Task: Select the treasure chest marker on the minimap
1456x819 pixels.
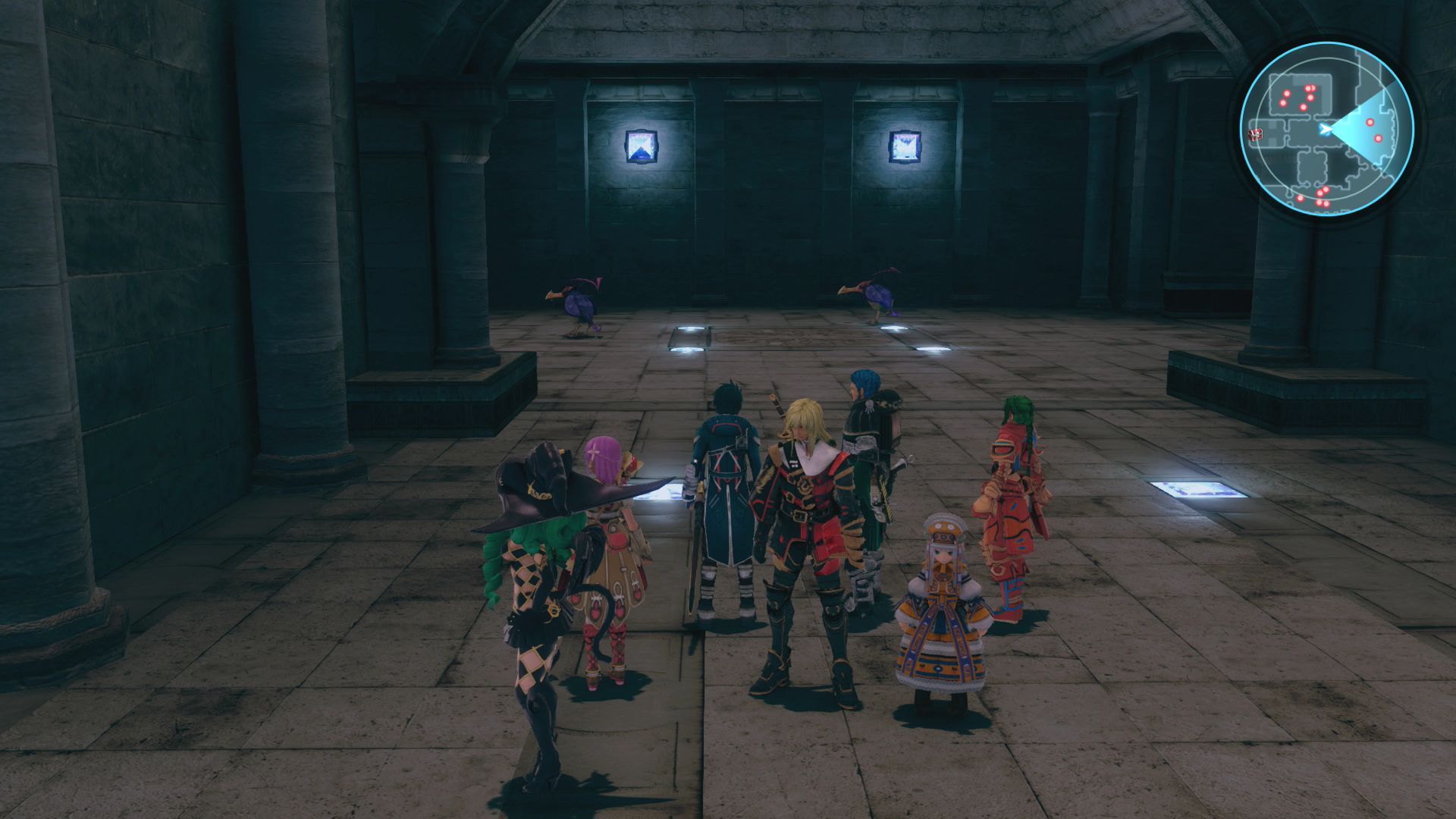Action: 1255,135
